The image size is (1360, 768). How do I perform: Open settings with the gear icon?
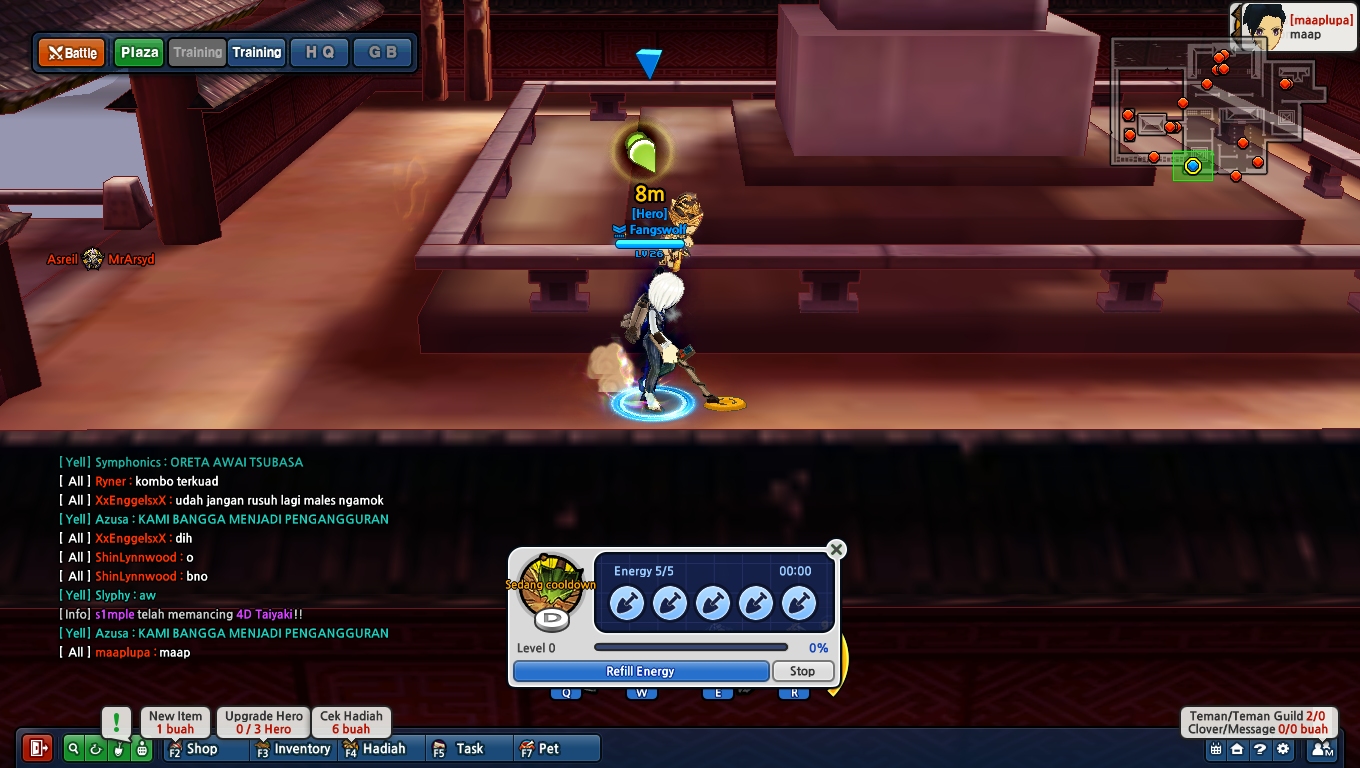1283,748
